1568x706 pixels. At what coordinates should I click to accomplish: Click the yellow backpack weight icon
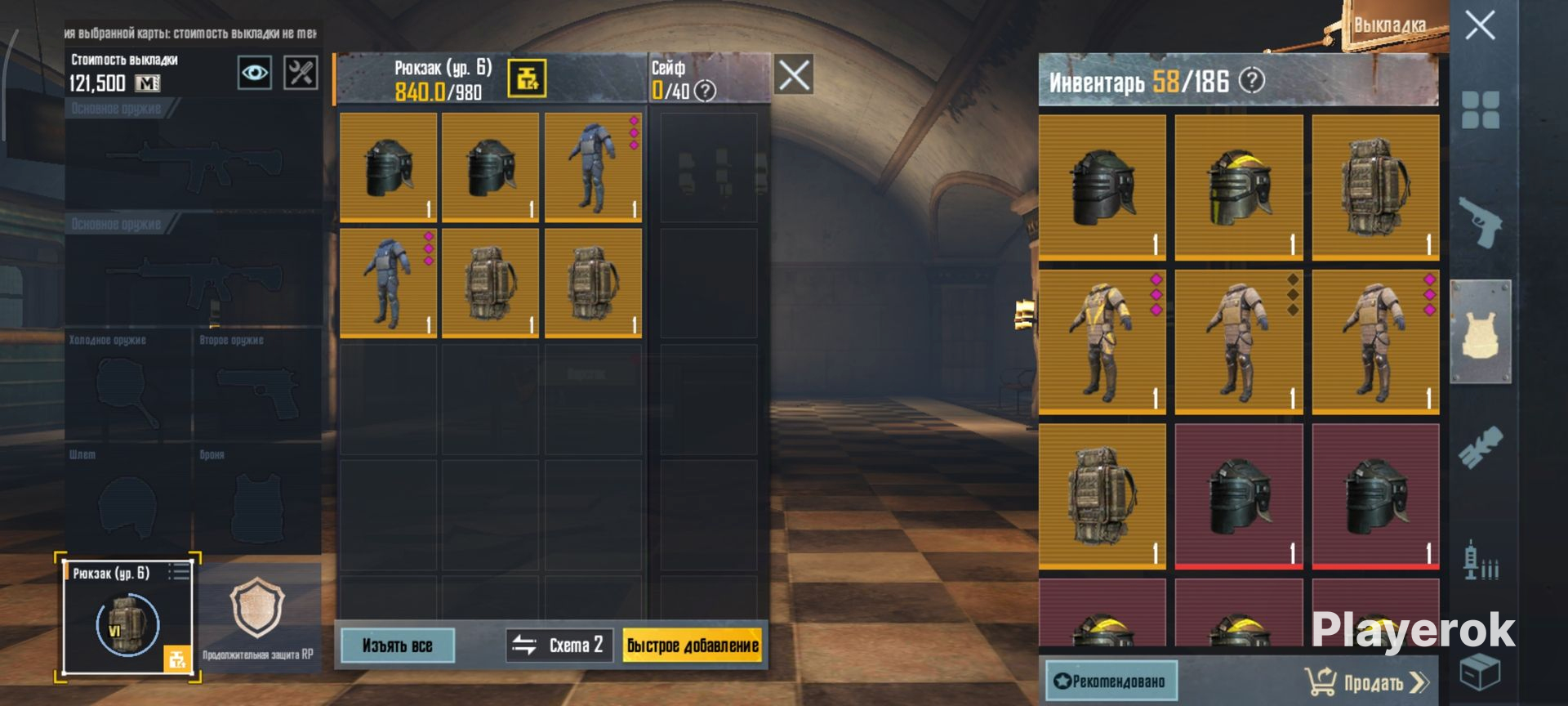[x=527, y=78]
